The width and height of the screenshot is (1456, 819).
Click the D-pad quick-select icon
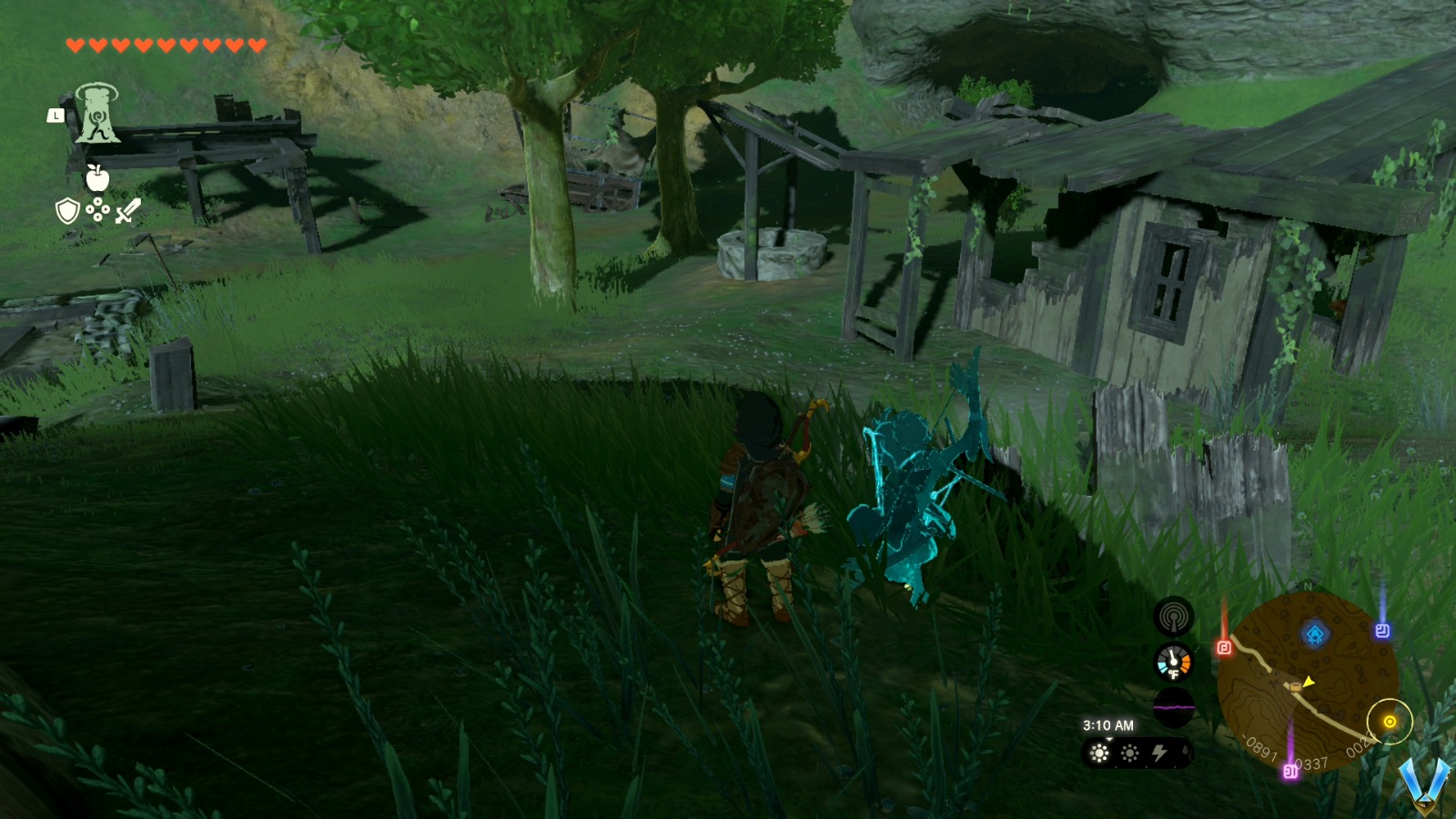point(98,209)
